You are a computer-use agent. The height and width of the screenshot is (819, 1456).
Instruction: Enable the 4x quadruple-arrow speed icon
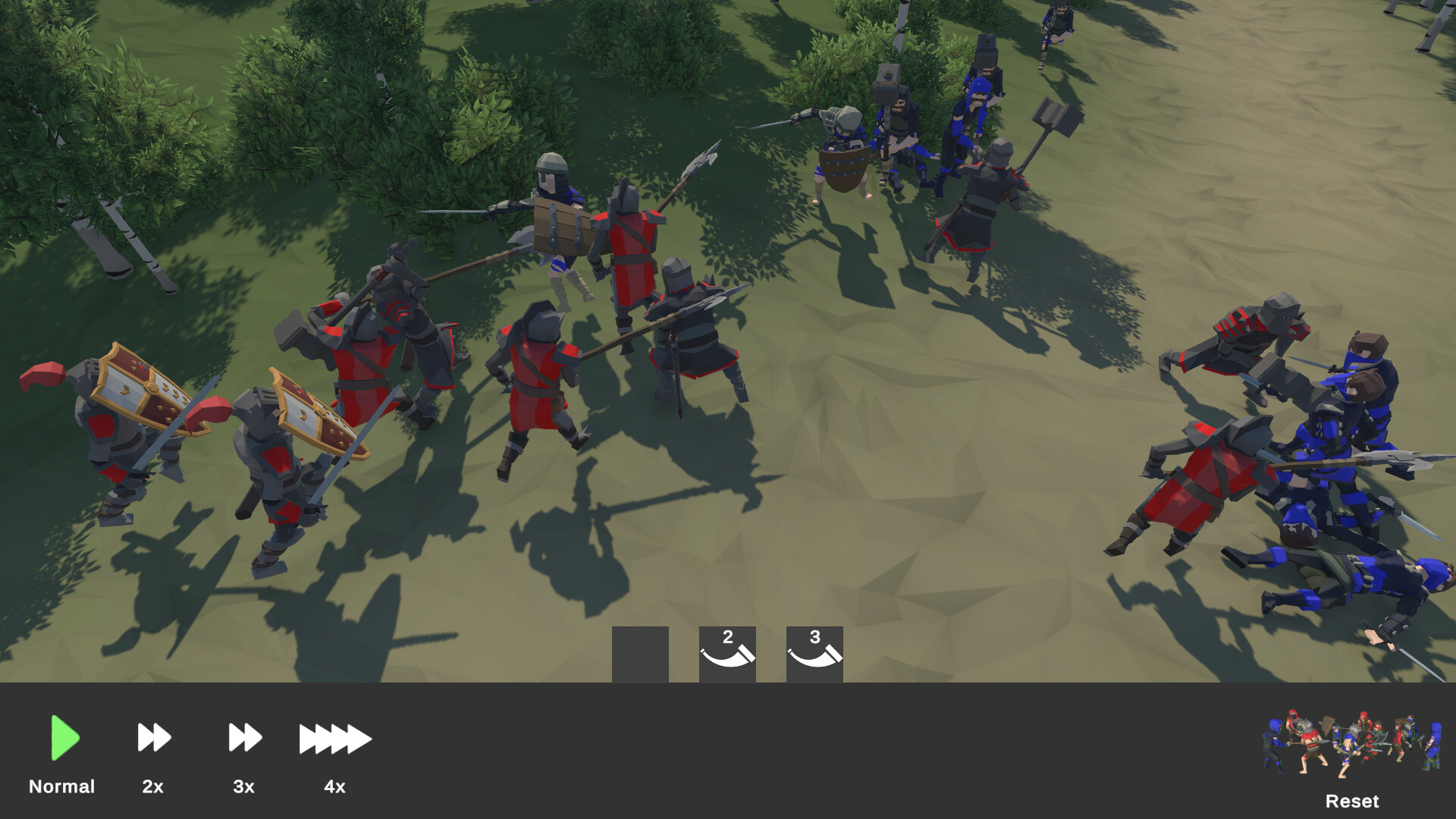[335, 737]
